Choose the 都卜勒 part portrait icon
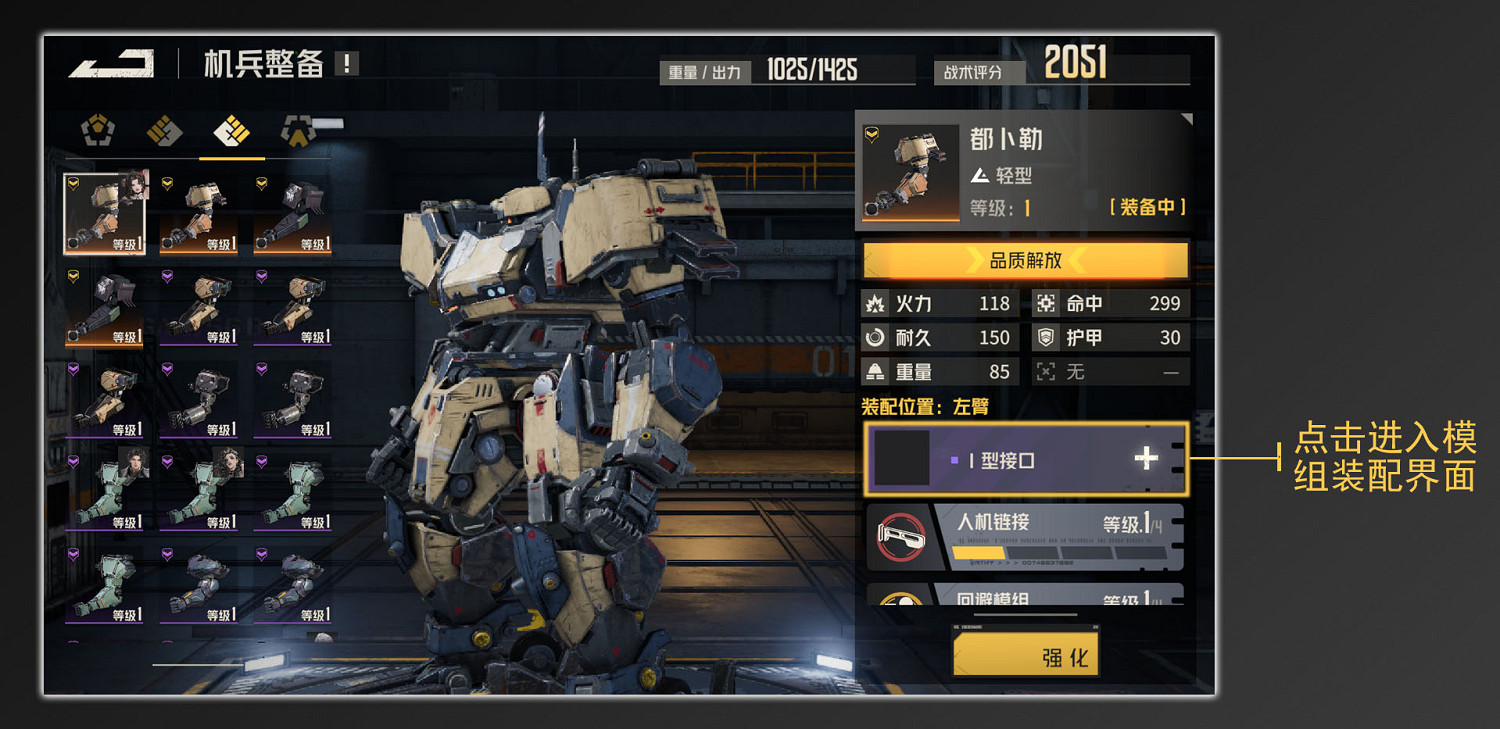This screenshot has width=1500, height=729. tap(911, 171)
